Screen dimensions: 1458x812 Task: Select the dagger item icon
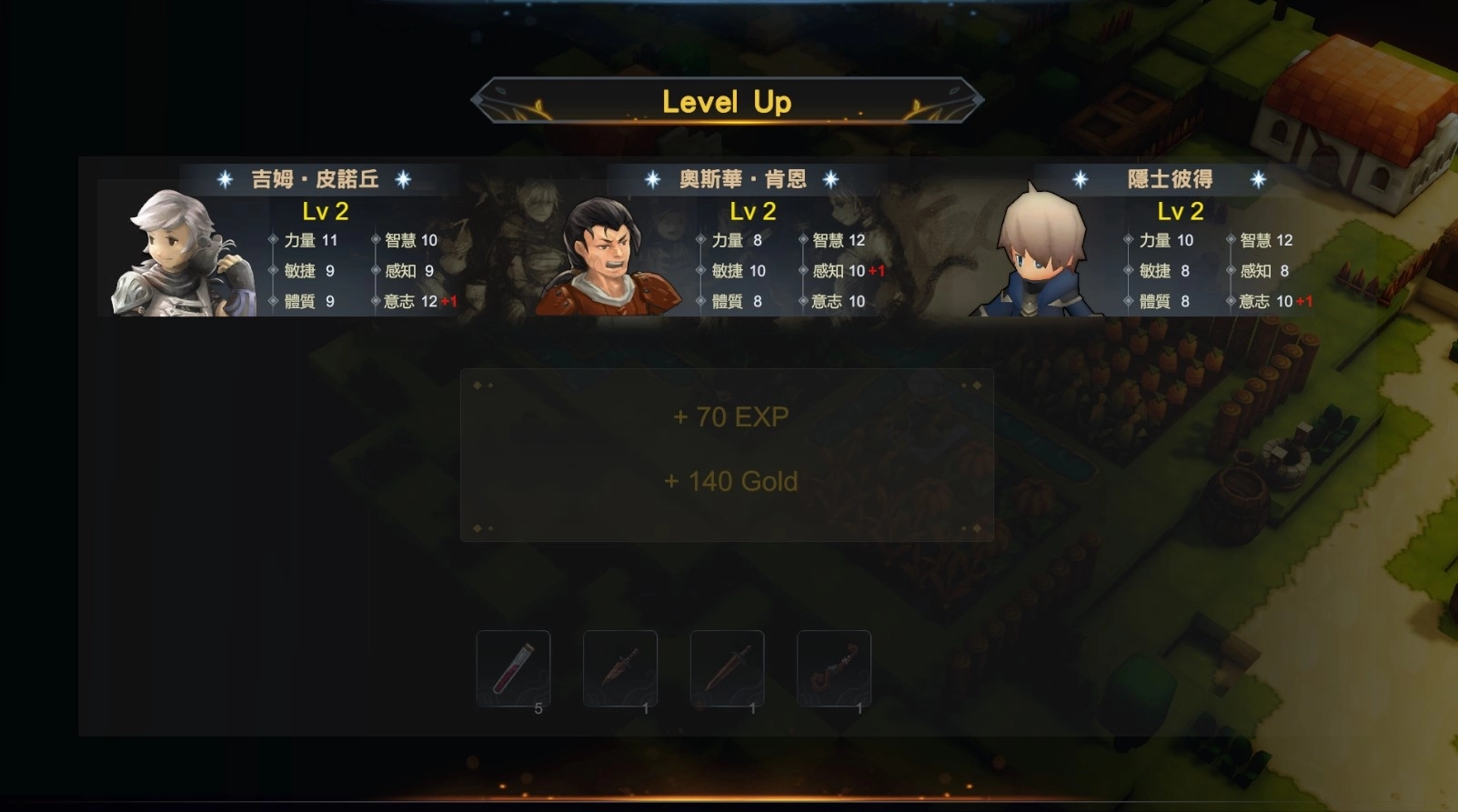click(620, 668)
